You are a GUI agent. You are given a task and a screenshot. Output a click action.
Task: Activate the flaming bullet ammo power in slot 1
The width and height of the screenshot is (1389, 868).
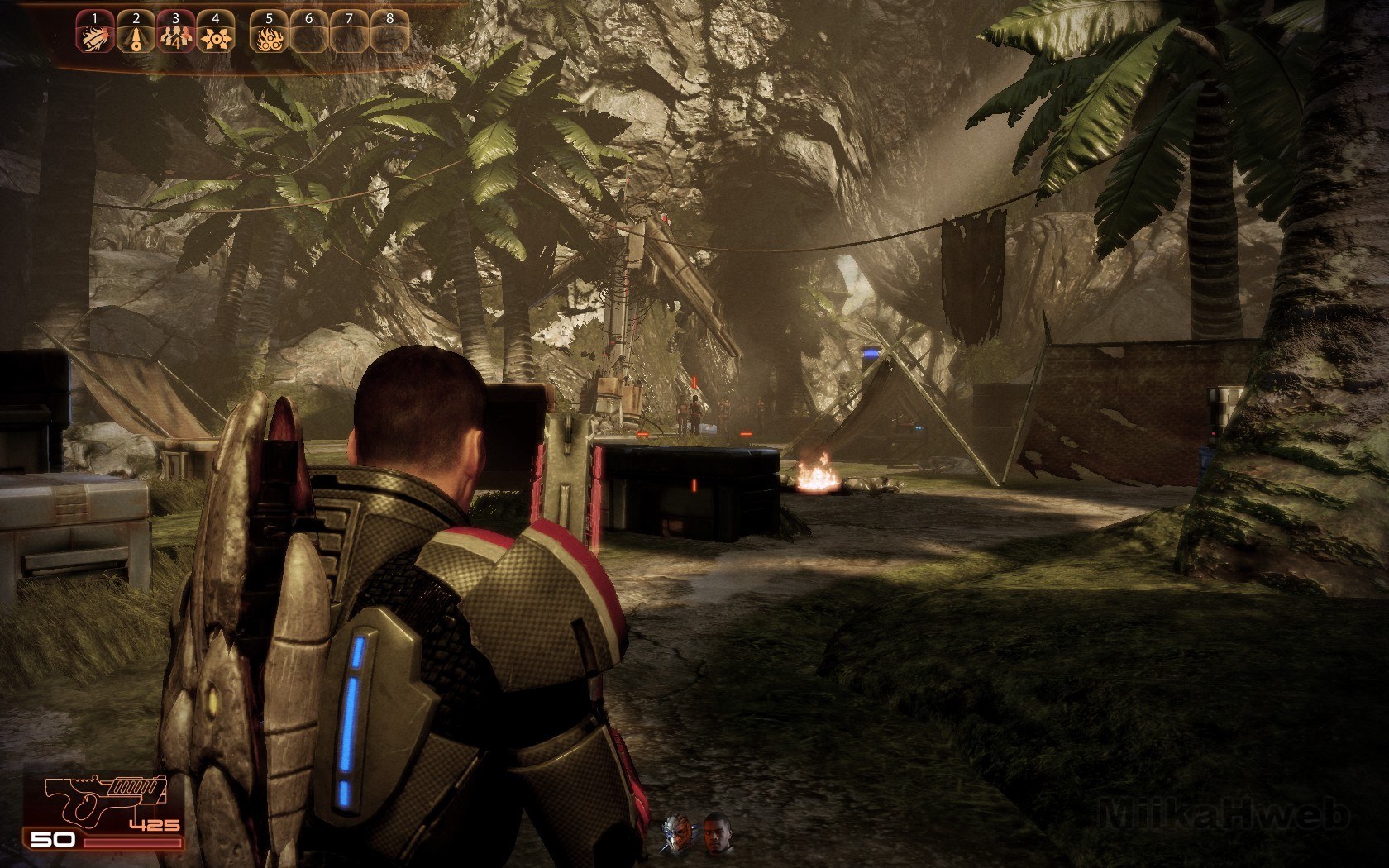[93, 37]
